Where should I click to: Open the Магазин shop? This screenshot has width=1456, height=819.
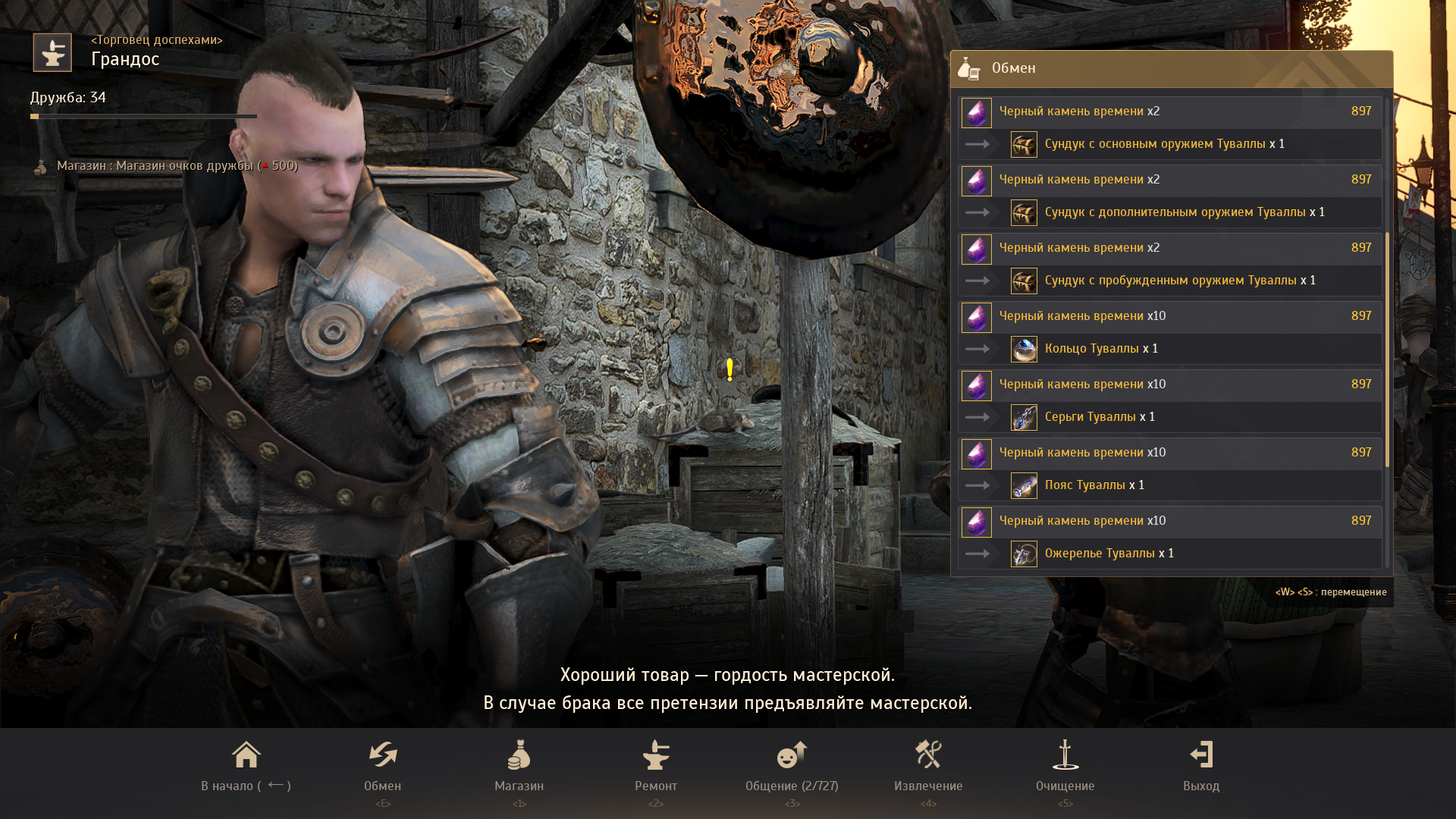[x=519, y=766]
